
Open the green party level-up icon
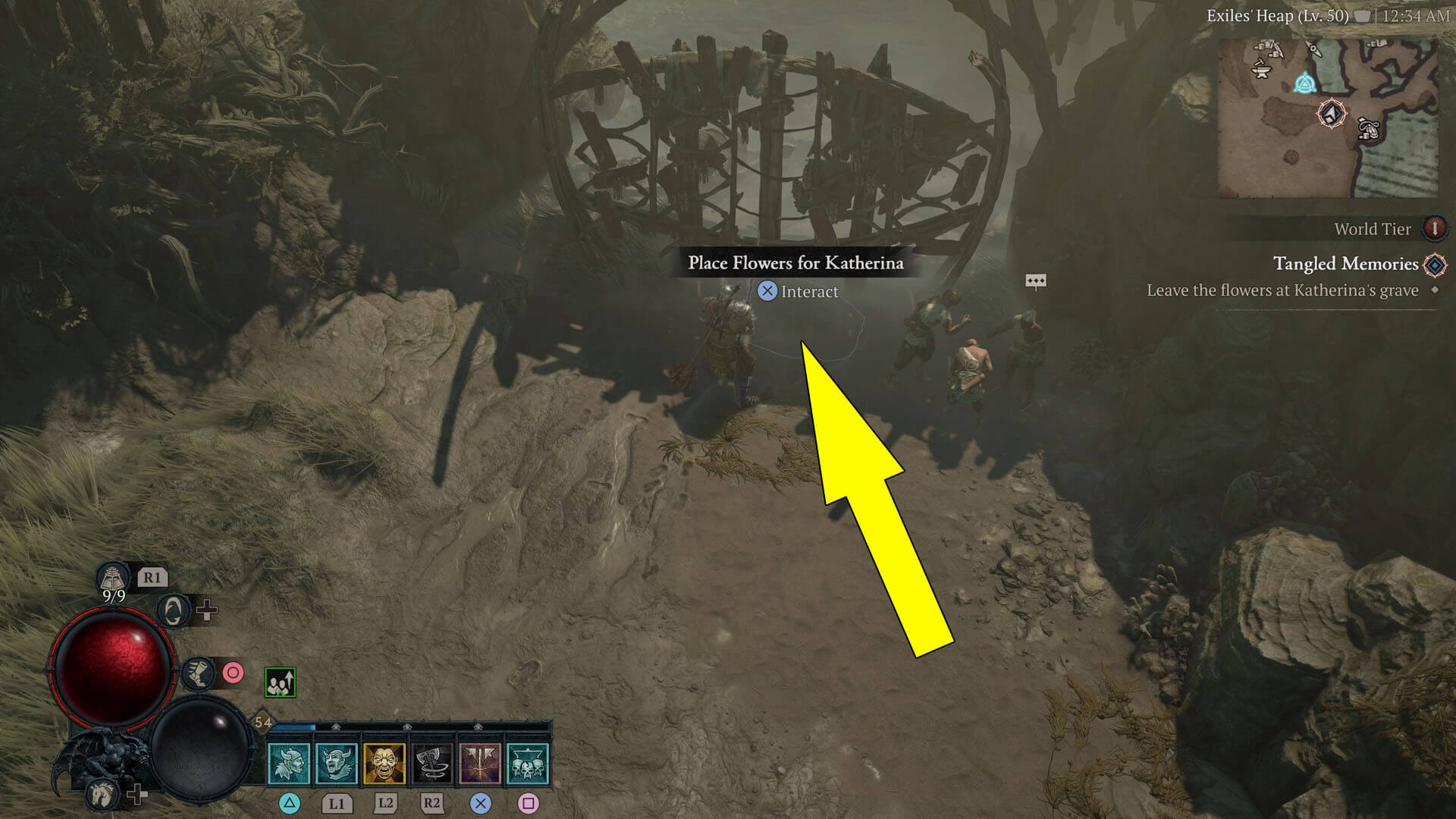281,680
